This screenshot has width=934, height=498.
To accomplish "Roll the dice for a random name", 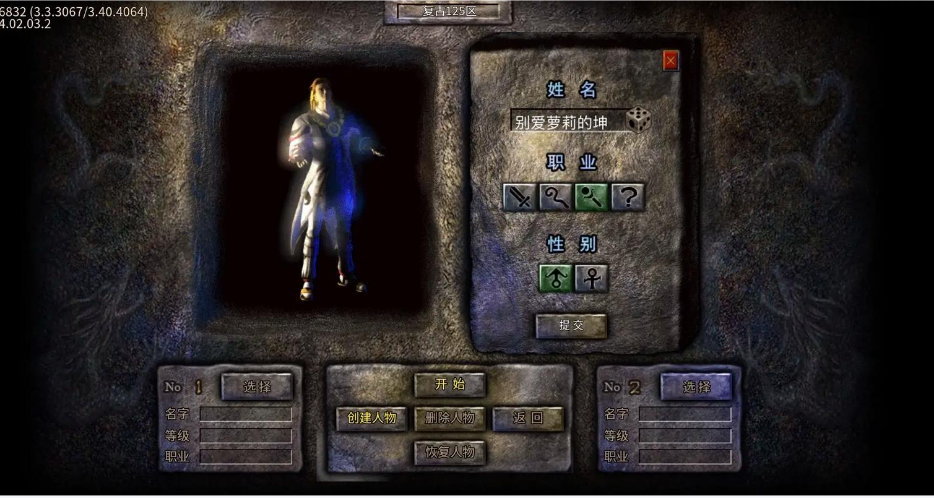I will pyautogui.click(x=639, y=120).
